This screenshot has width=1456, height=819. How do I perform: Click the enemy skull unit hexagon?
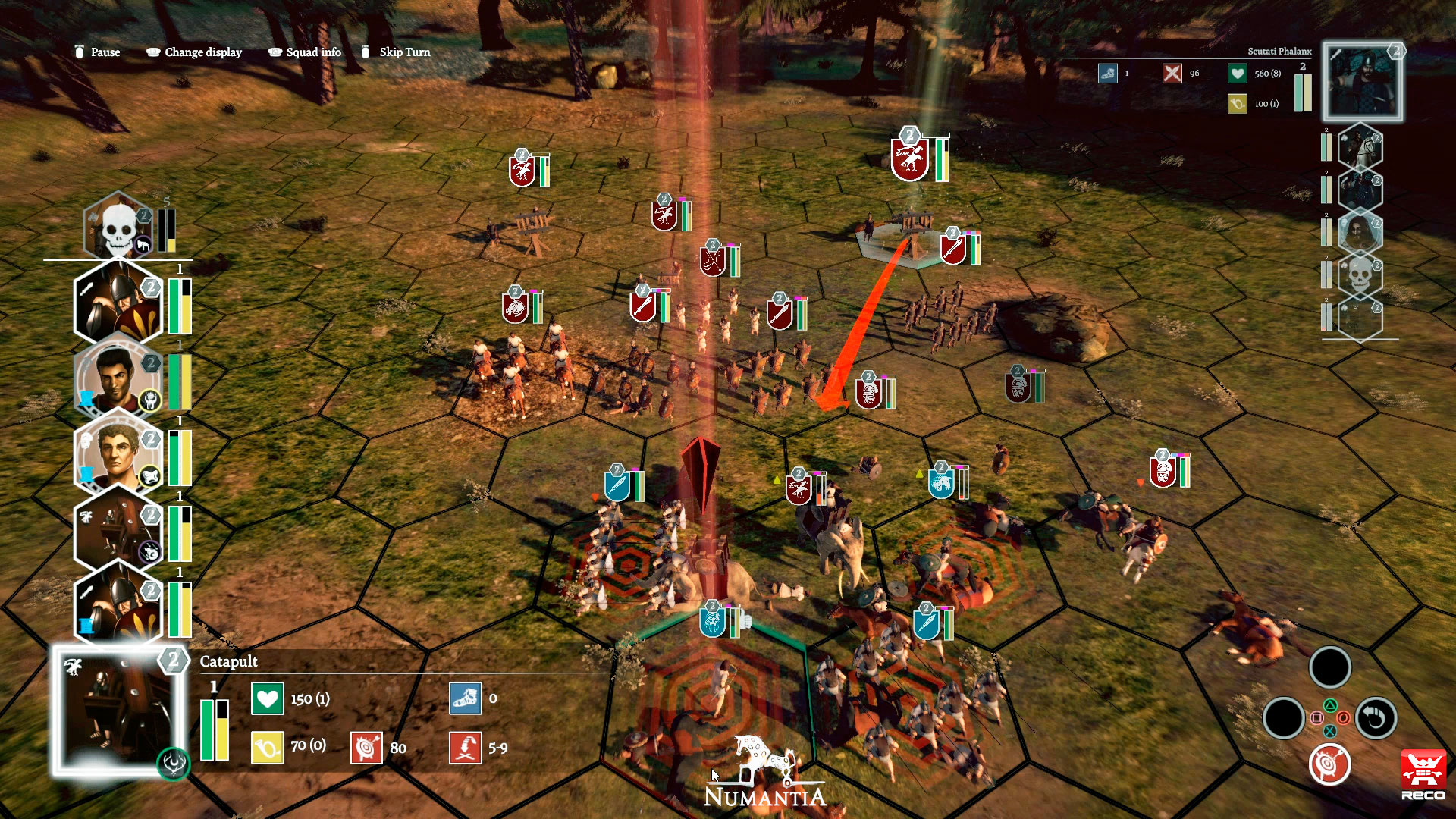click(1360, 275)
